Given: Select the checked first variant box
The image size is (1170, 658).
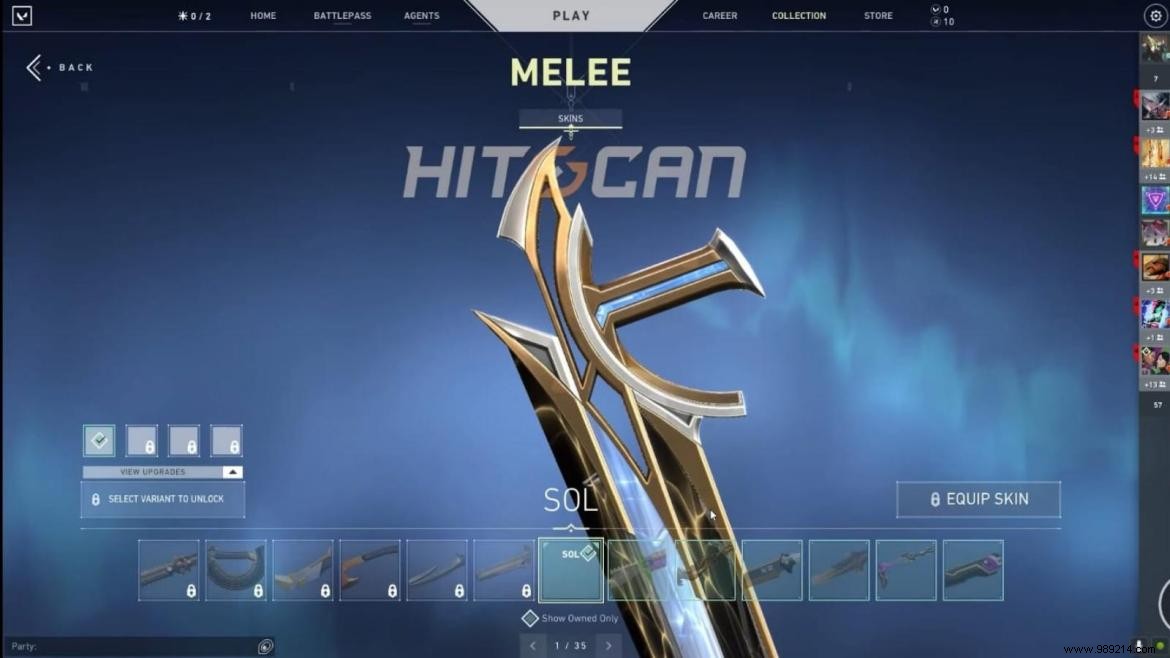Looking at the screenshot, I should pos(99,441).
